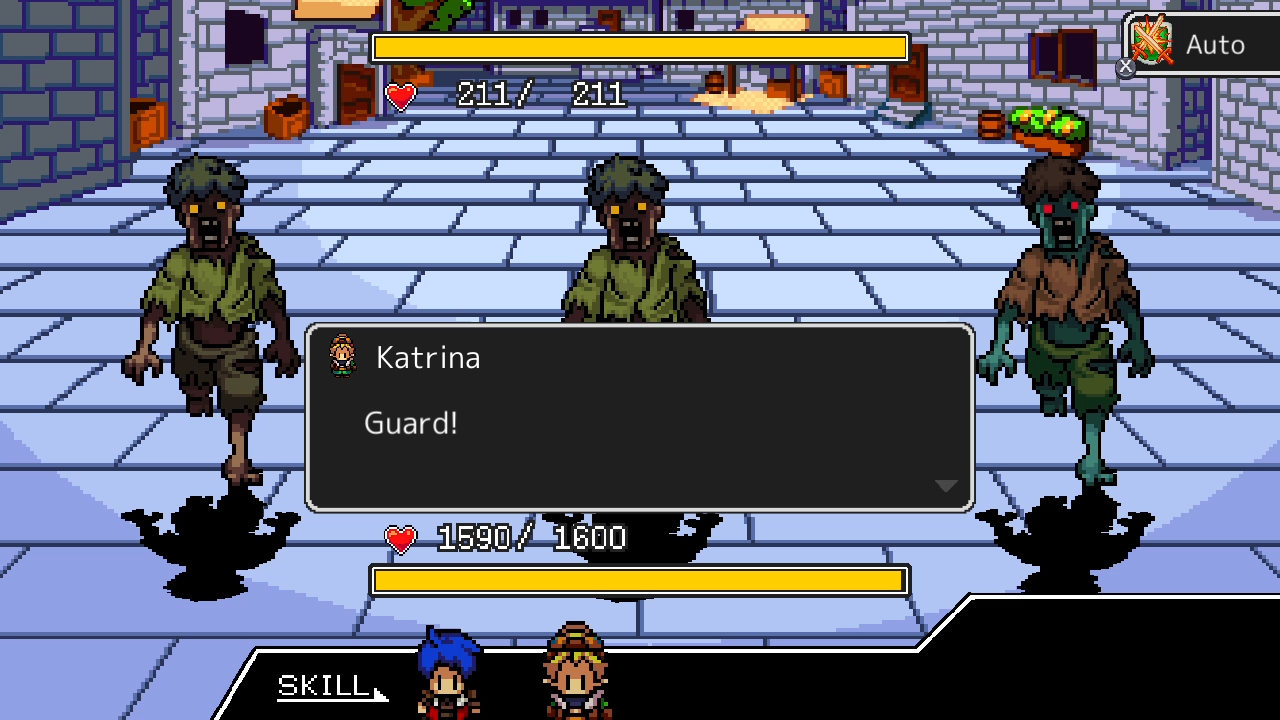Screen dimensions: 1280x720
Task: Click the arrow next to the SKILL label
Action: pyautogui.click(x=378, y=694)
